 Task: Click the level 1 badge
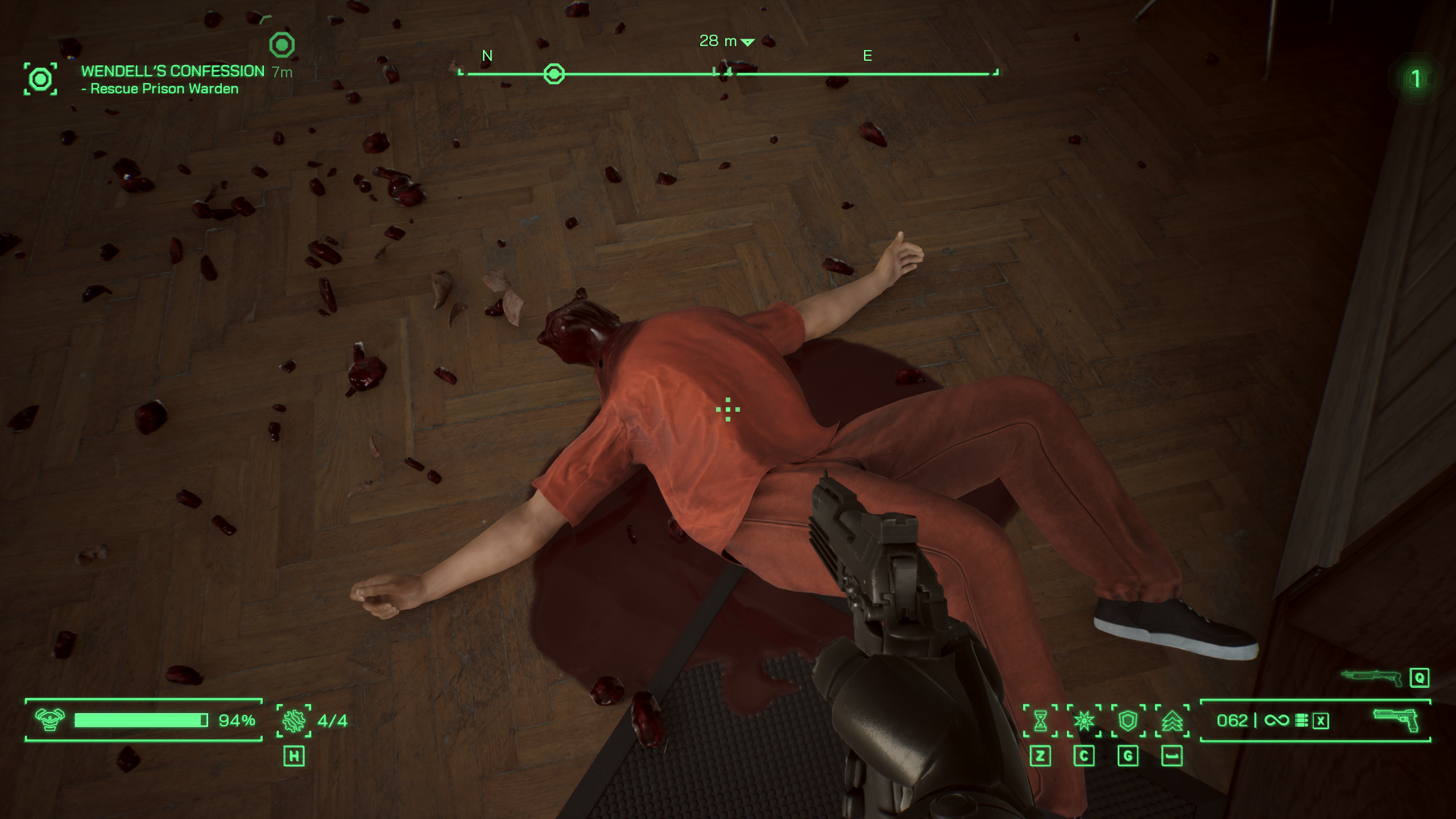pyautogui.click(x=1416, y=78)
